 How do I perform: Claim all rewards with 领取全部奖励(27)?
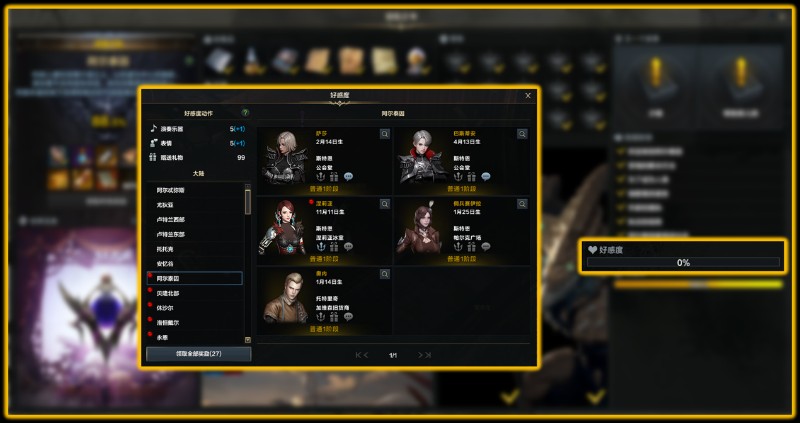198,354
